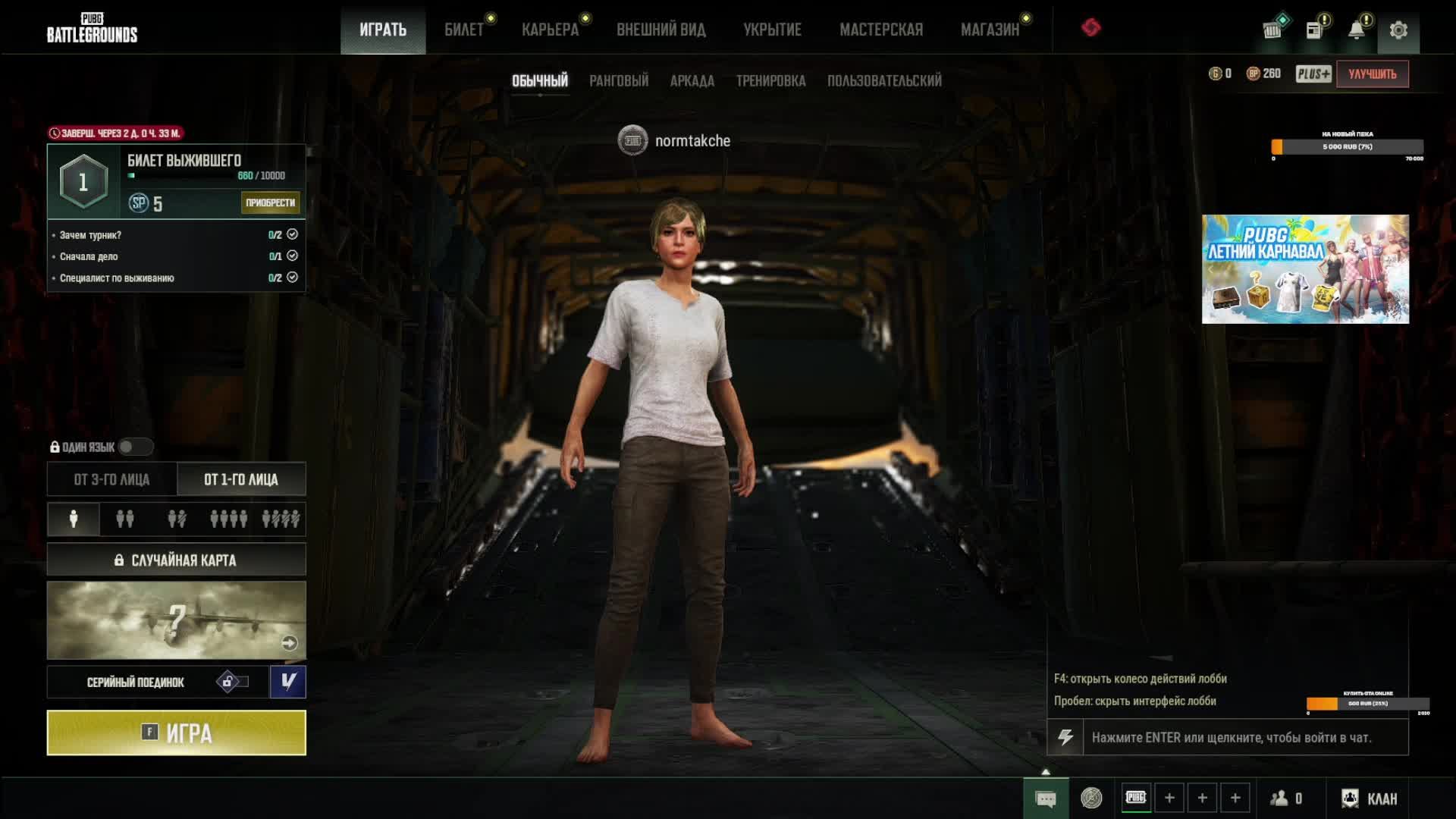Screen dimensions: 1456x819
Task: Open the КЛАН clan panel
Action: pos(1370,799)
